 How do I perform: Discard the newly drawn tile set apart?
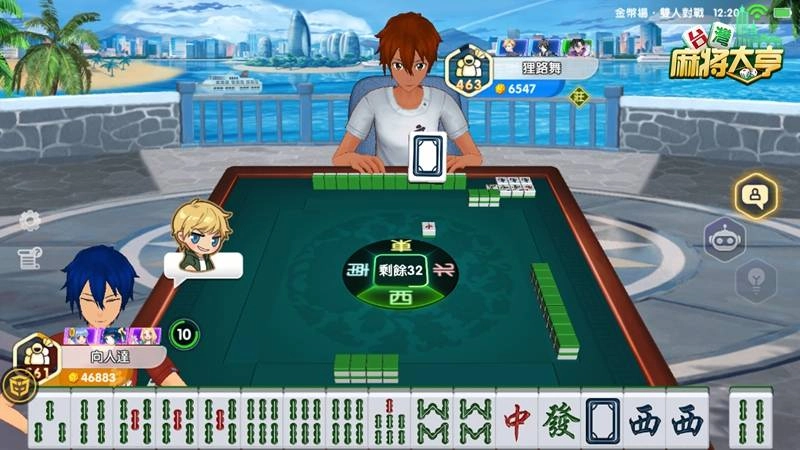(752, 420)
